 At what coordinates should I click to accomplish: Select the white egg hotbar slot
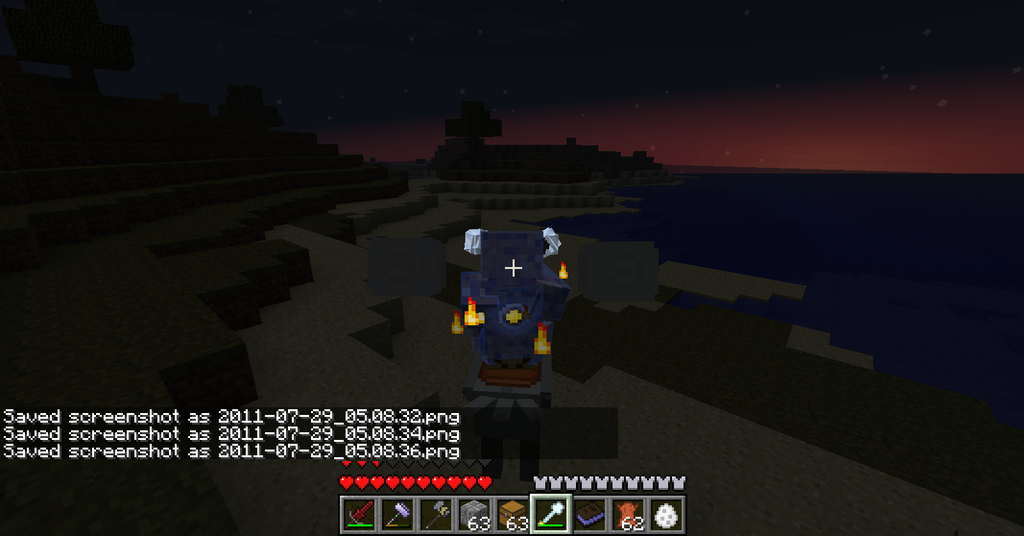(665, 514)
